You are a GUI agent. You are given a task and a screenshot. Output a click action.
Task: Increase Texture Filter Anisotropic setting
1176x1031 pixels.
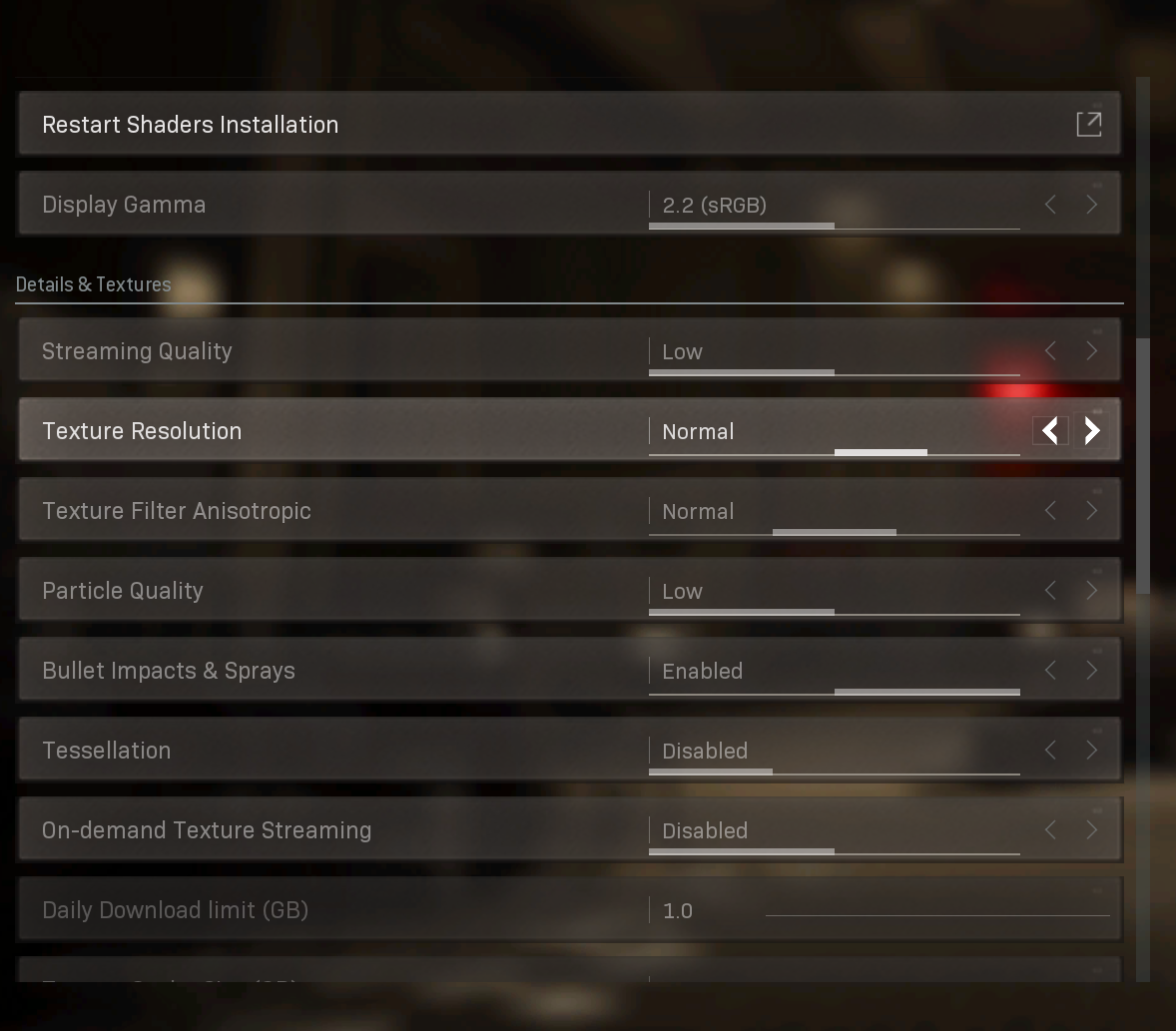[x=1092, y=511]
